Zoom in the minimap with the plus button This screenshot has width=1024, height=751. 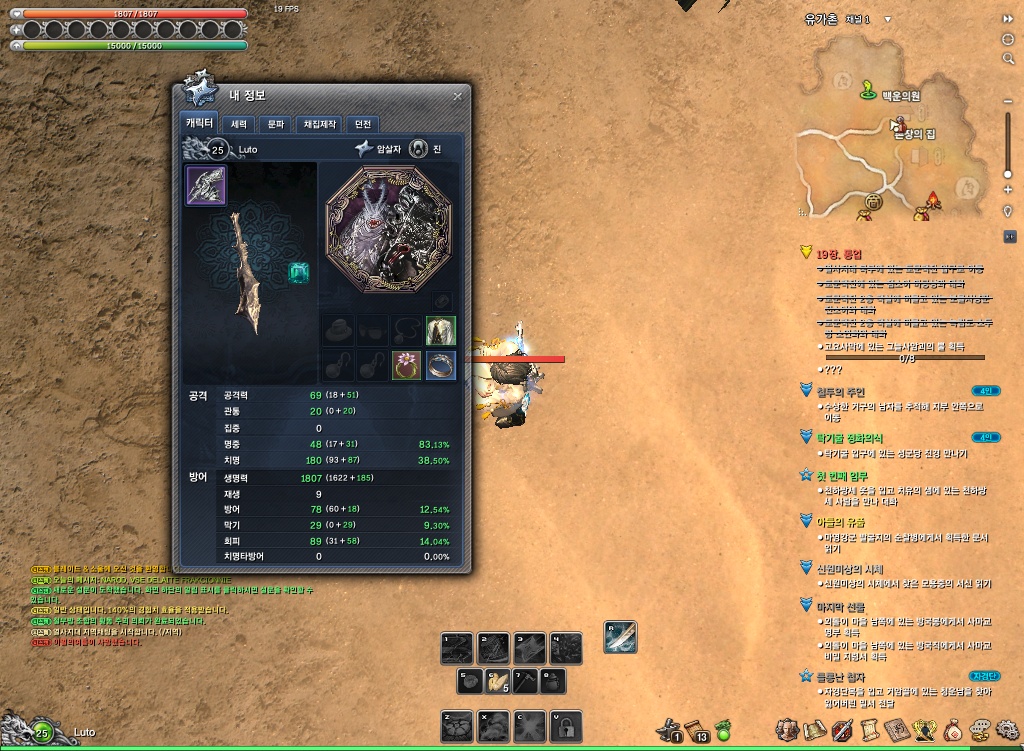[1008, 188]
